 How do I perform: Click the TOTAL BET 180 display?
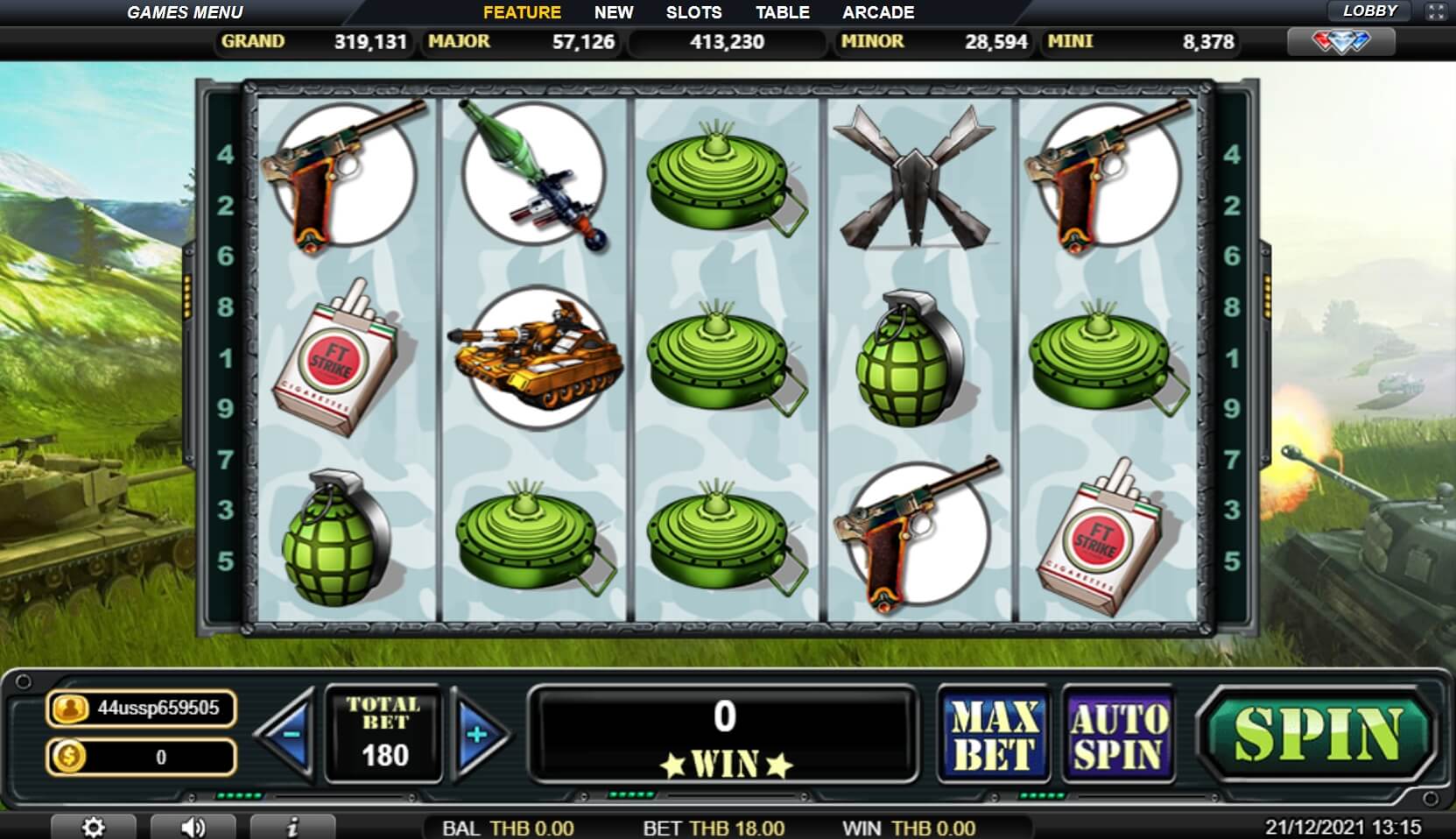(x=383, y=731)
